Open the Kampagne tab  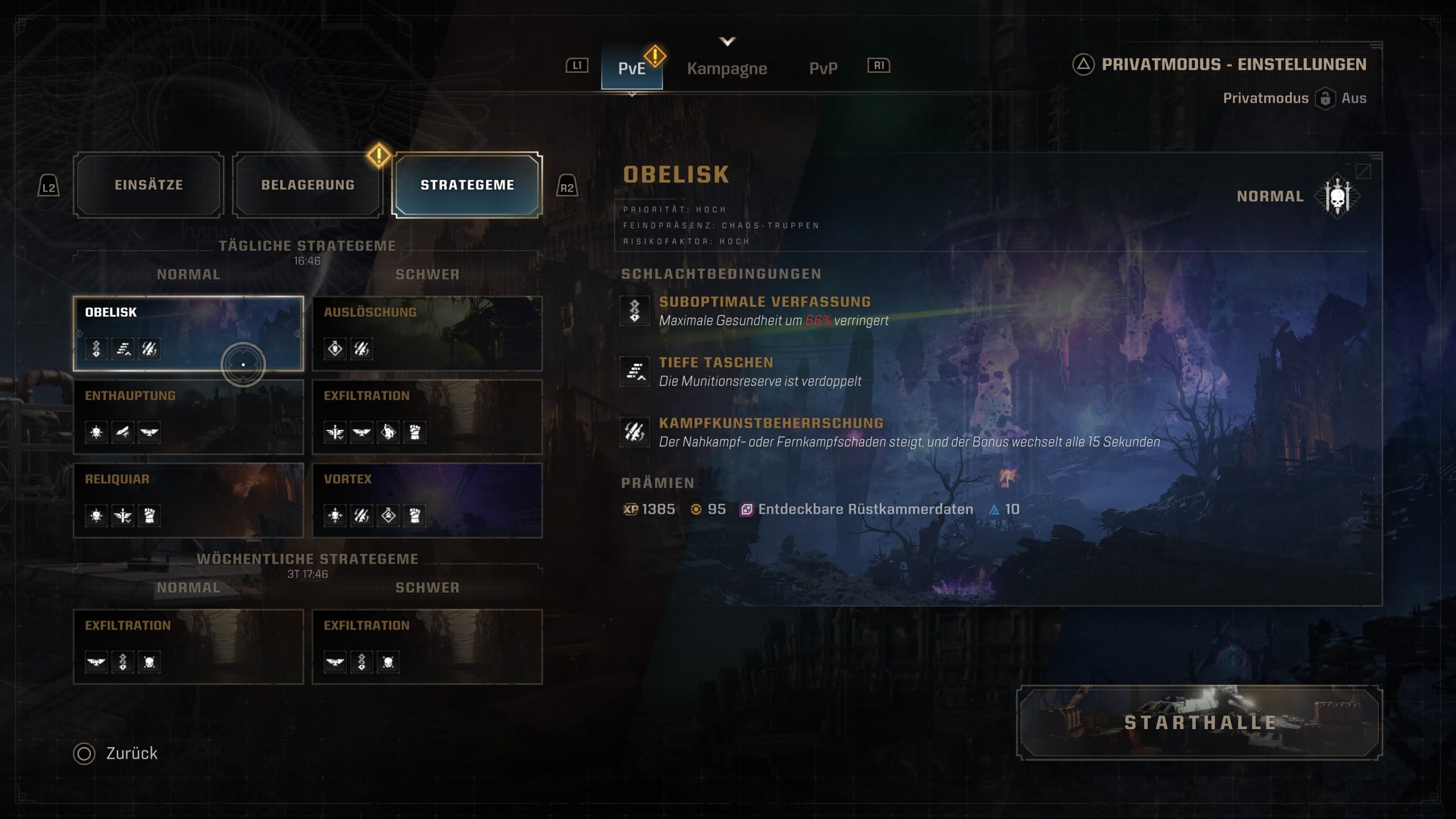[x=727, y=68]
